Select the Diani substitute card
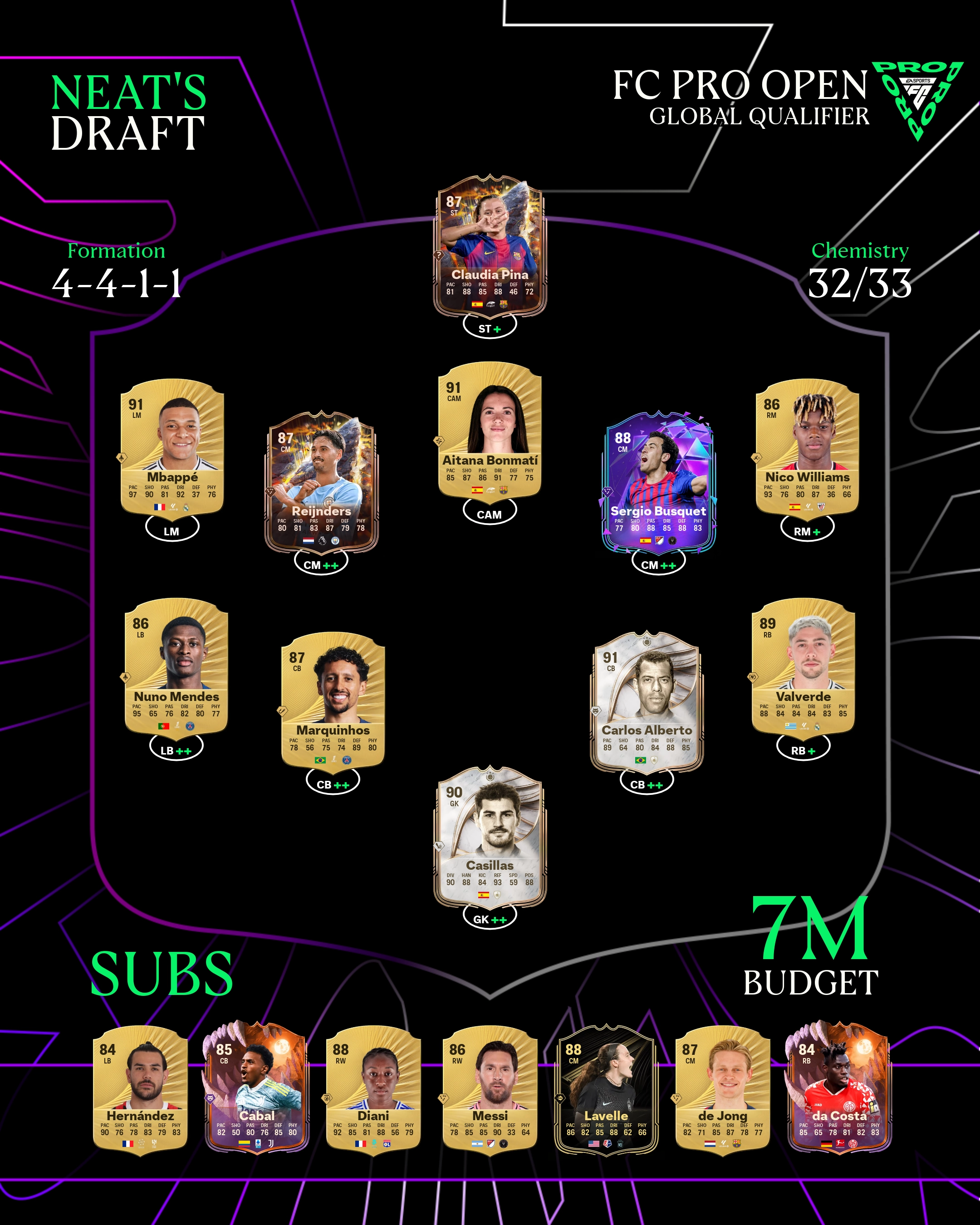This screenshot has height=1225, width=980. click(373, 1090)
